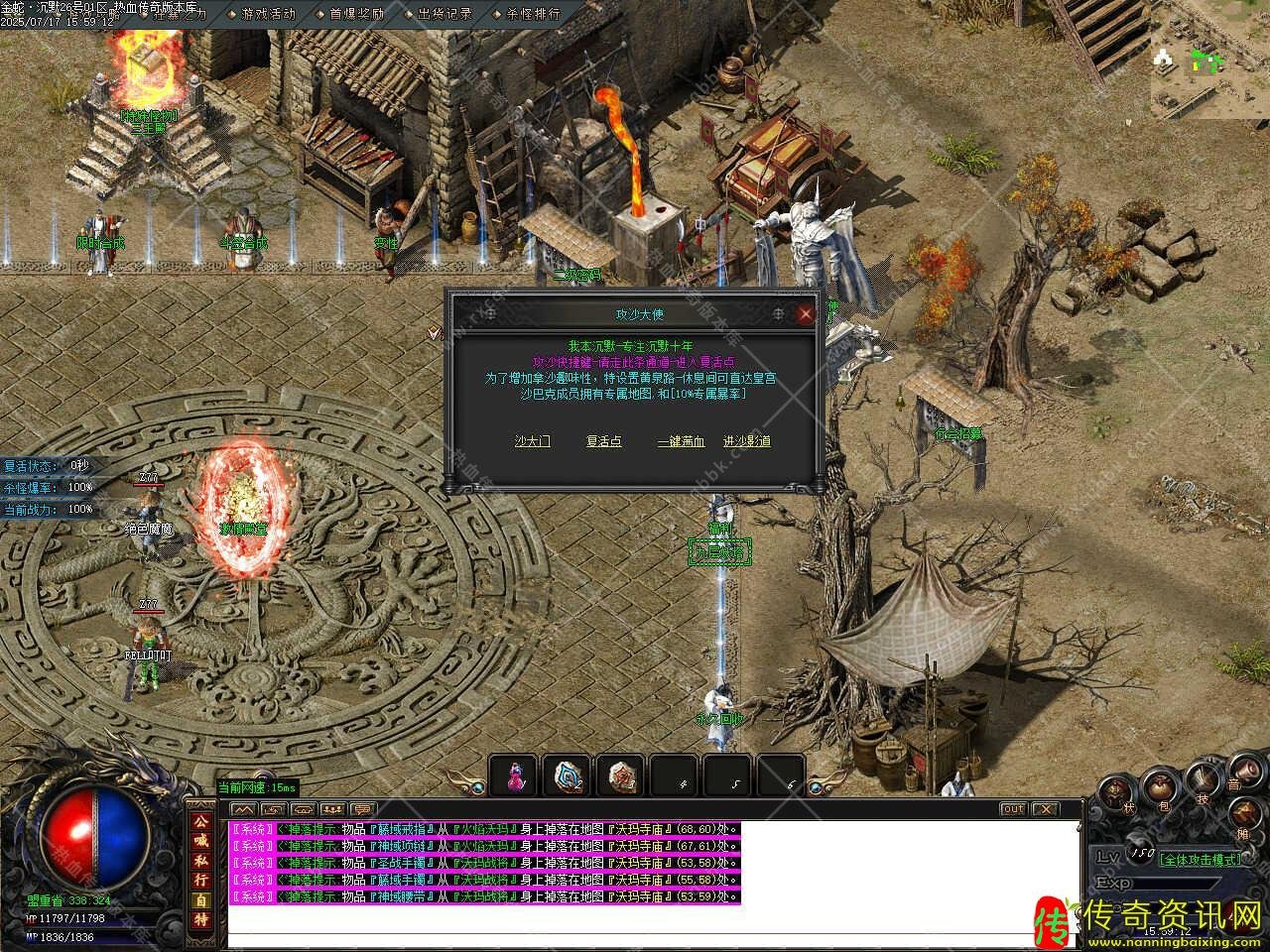Use the stone item in hotbar slot 3

pyautogui.click(x=622, y=776)
